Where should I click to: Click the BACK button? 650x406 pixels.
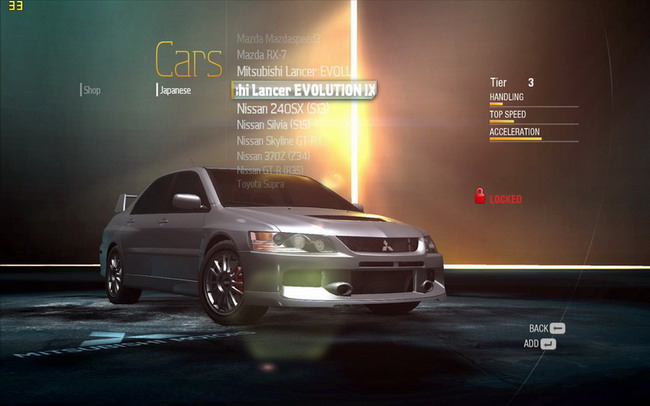point(547,328)
